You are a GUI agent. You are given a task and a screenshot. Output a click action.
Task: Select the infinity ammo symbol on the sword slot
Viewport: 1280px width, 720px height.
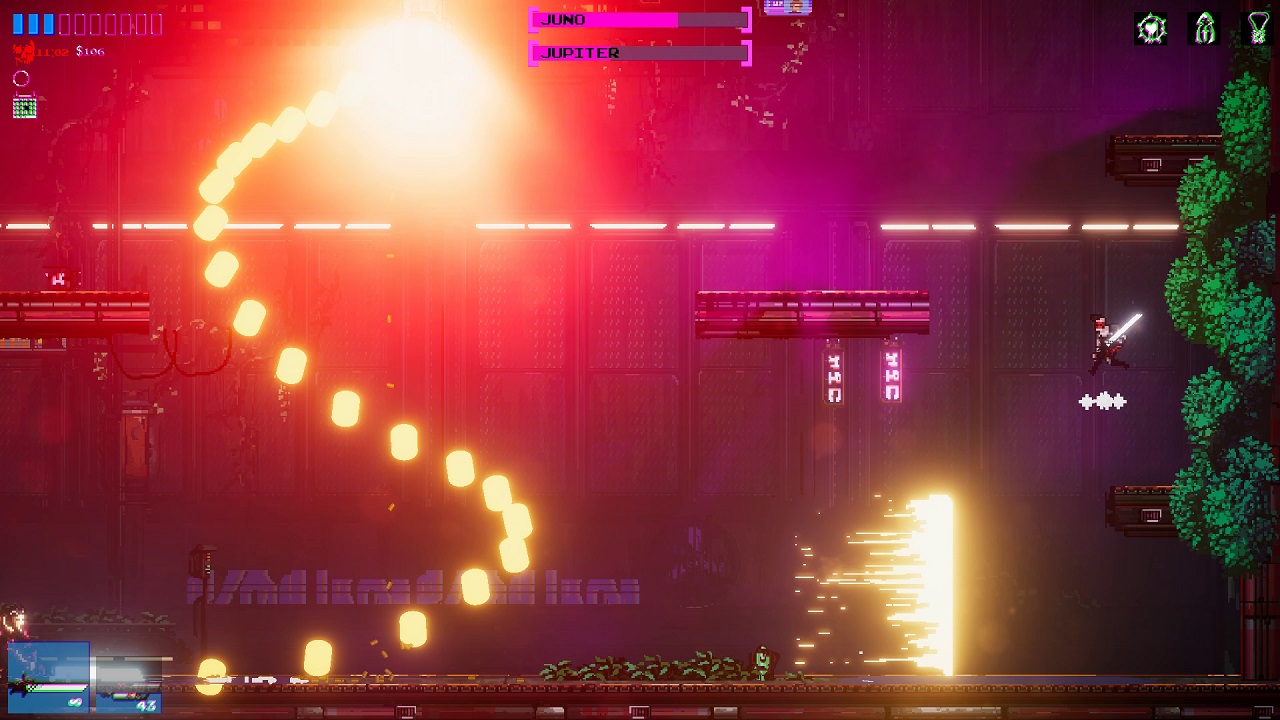[74, 703]
